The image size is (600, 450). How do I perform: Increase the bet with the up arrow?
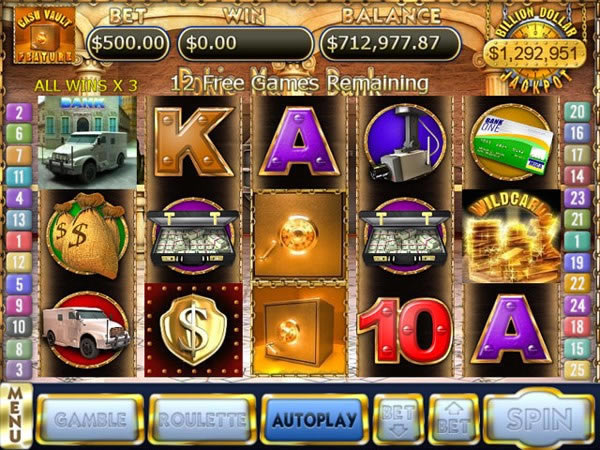pyautogui.click(x=452, y=418)
